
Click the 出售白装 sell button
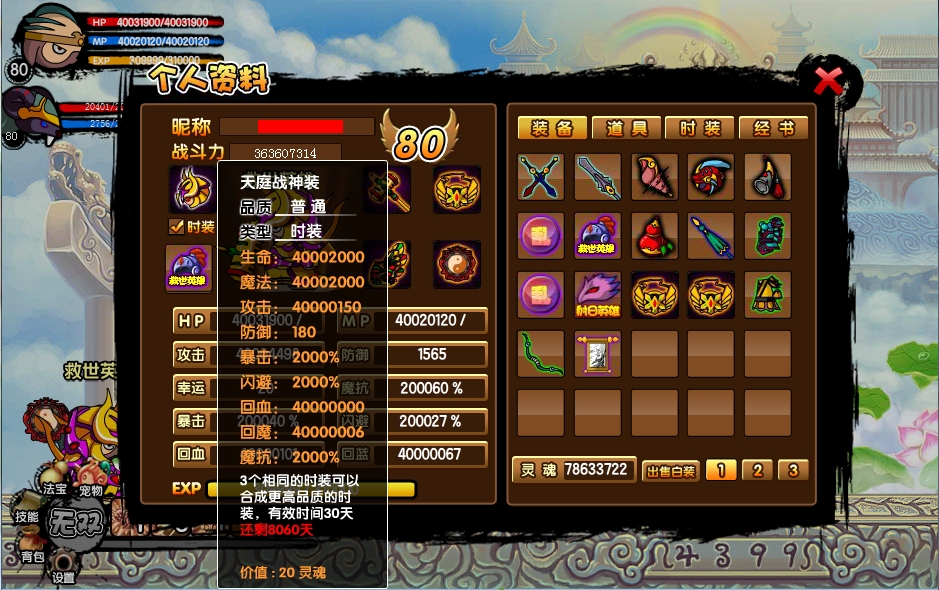670,471
